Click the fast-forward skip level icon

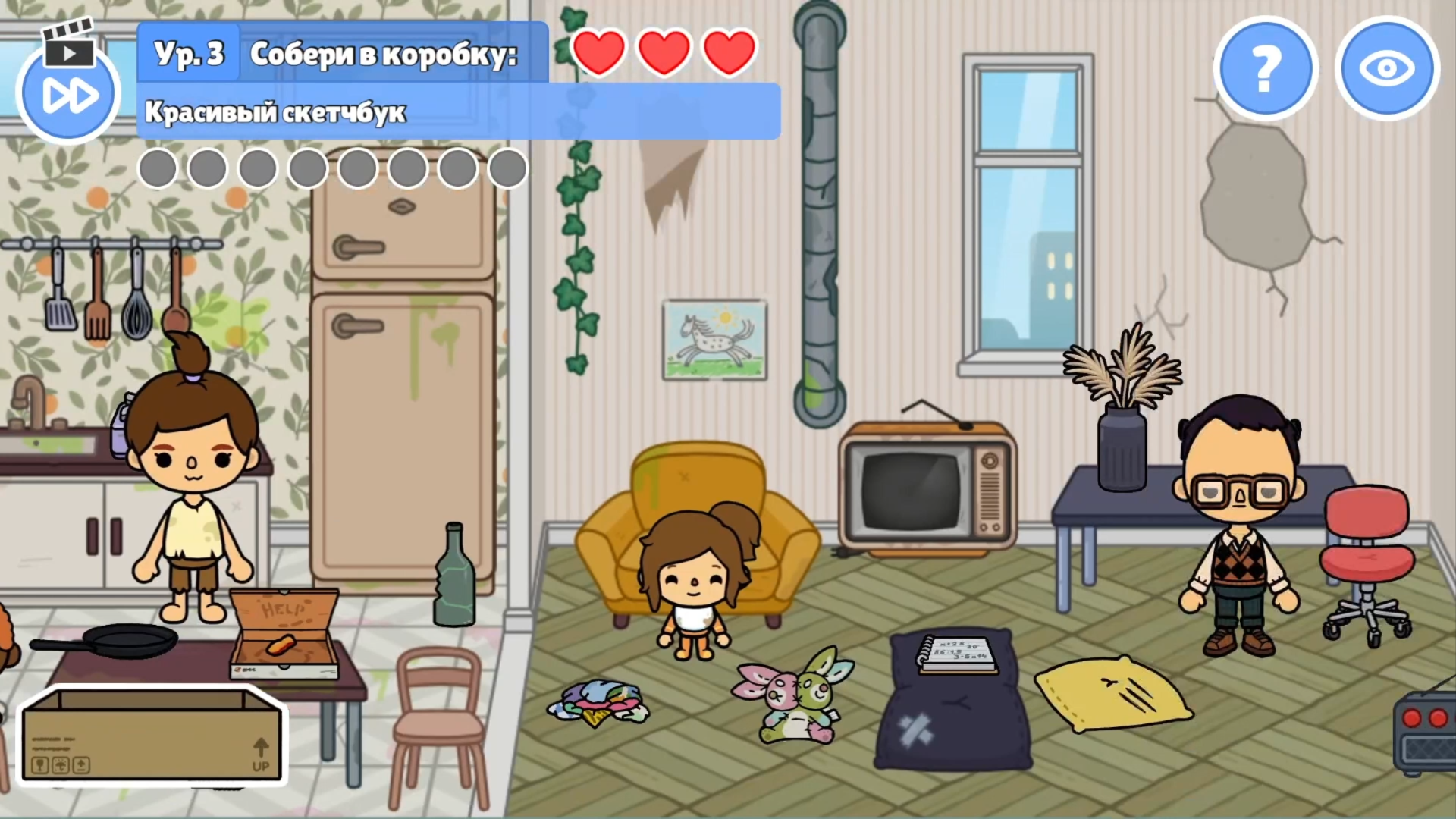(68, 93)
